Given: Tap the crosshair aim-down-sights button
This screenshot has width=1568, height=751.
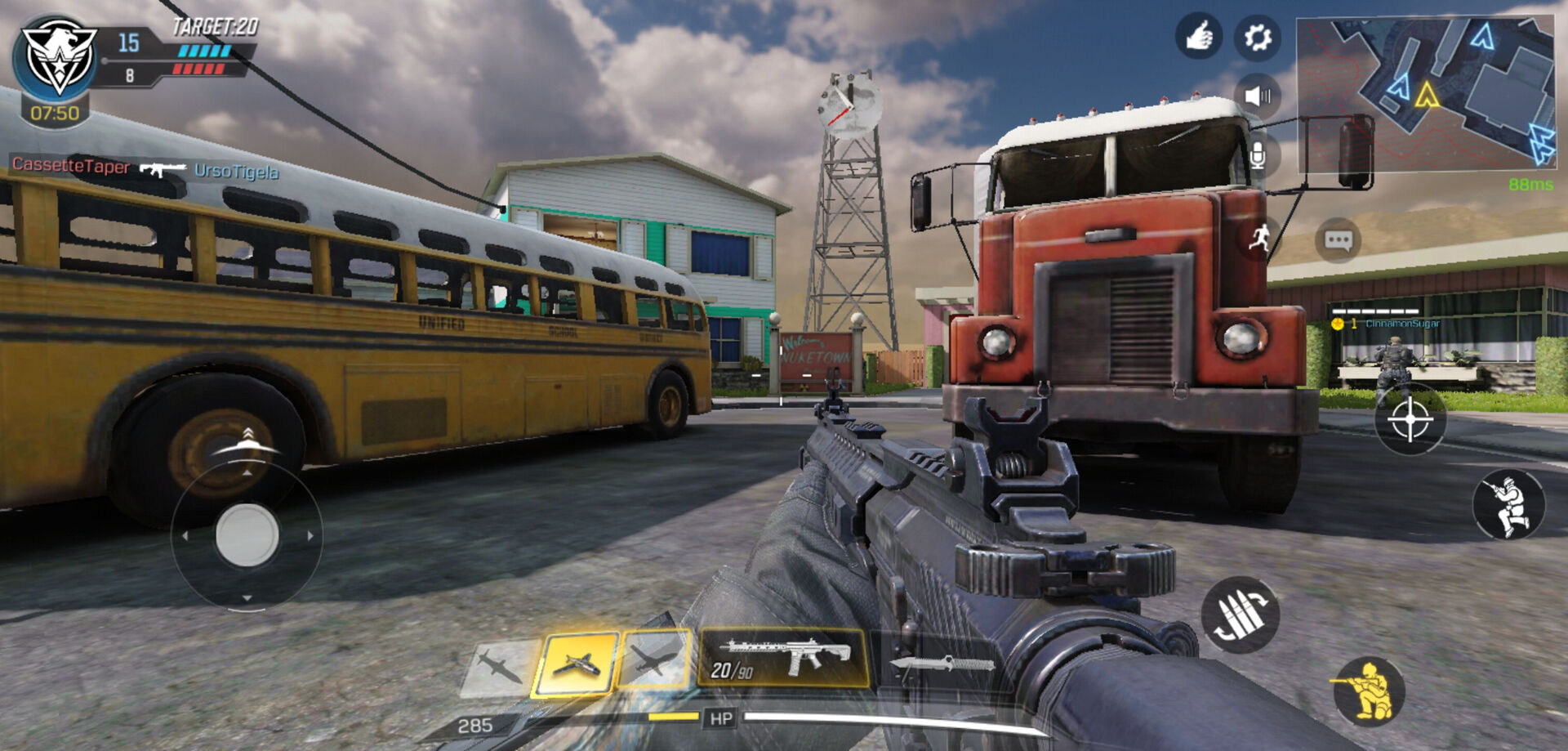Looking at the screenshot, I should (1410, 420).
